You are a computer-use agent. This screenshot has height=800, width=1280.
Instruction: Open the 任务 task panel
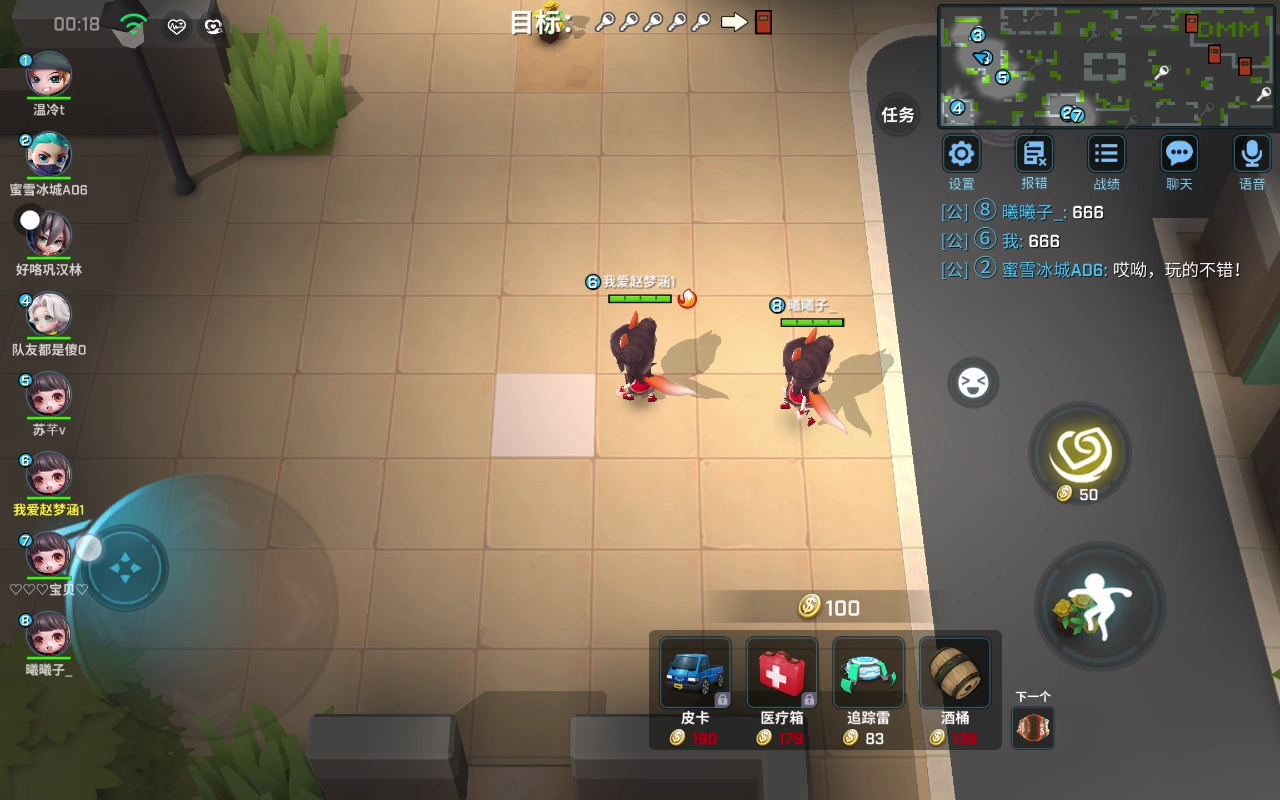click(x=898, y=115)
